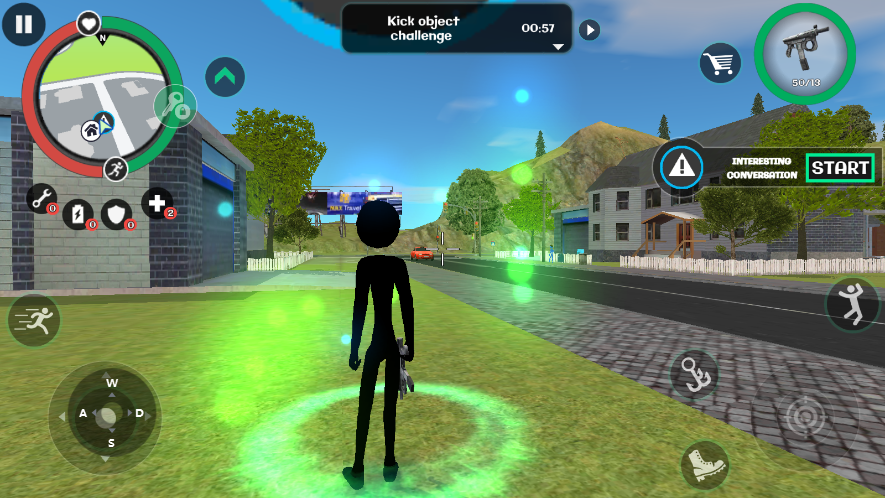Start the Interesting Conversation mission
Image resolution: width=885 pixels, height=498 pixels.
(x=840, y=168)
